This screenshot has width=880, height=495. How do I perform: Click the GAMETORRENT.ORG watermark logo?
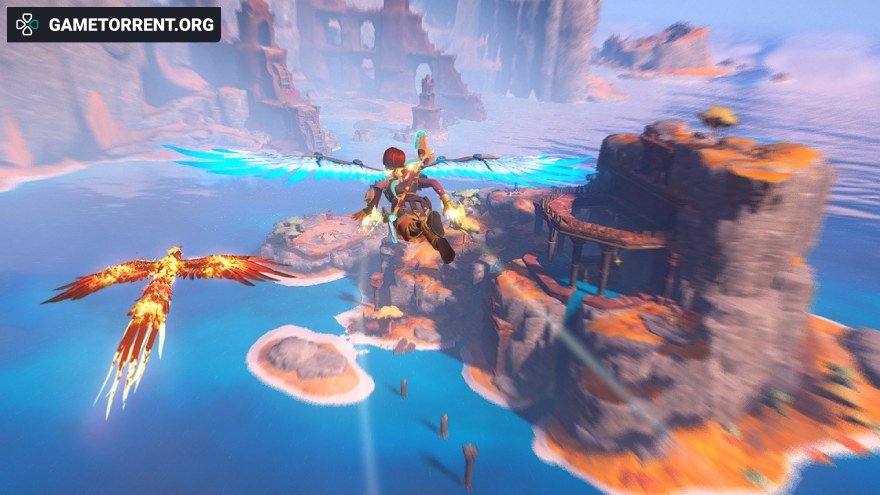point(113,25)
